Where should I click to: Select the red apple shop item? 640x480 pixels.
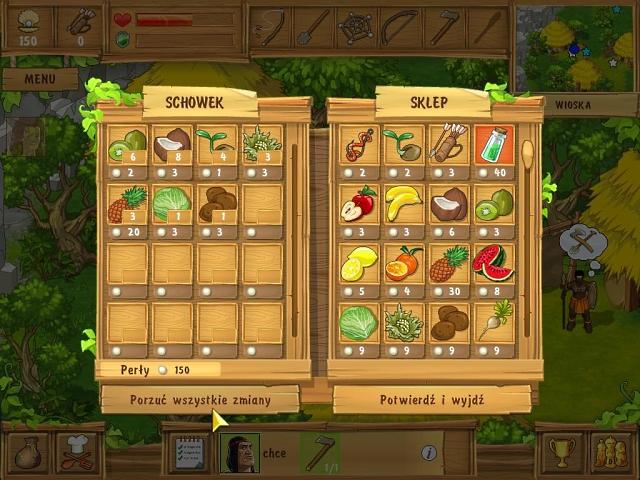click(x=359, y=204)
